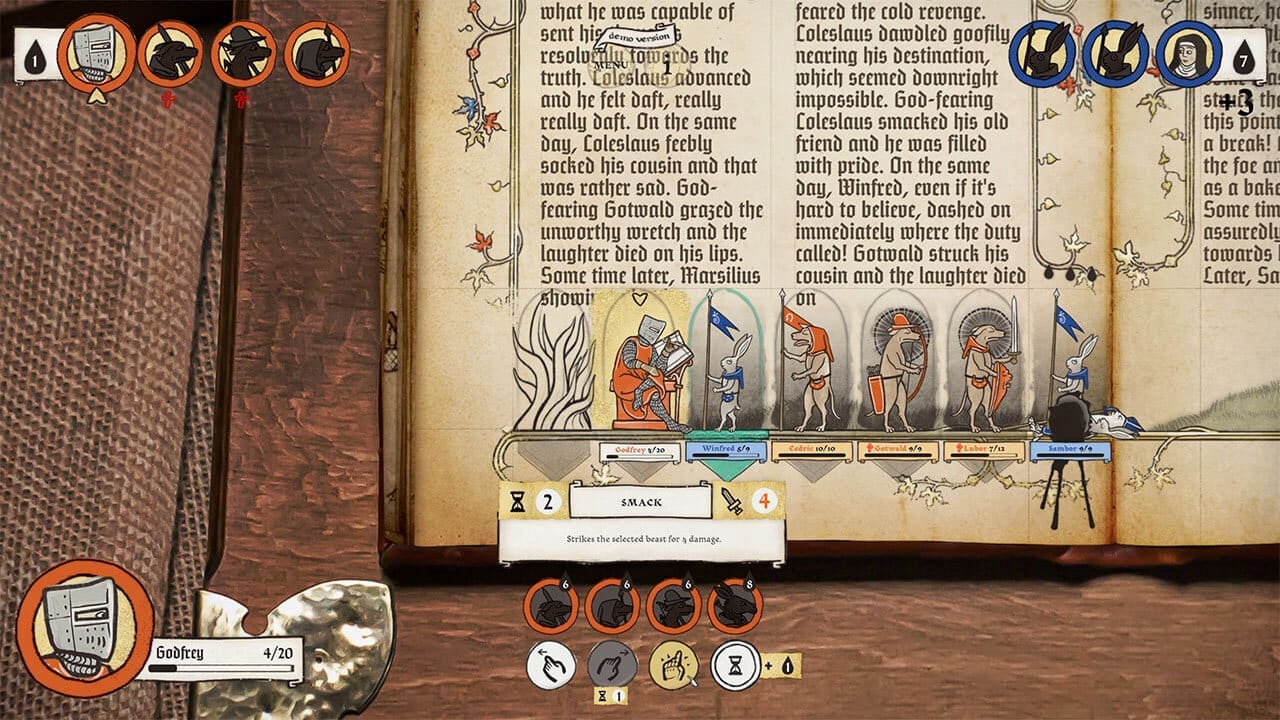Choose the move-left hand action
Image resolution: width=1280 pixels, height=720 pixels.
551,665
